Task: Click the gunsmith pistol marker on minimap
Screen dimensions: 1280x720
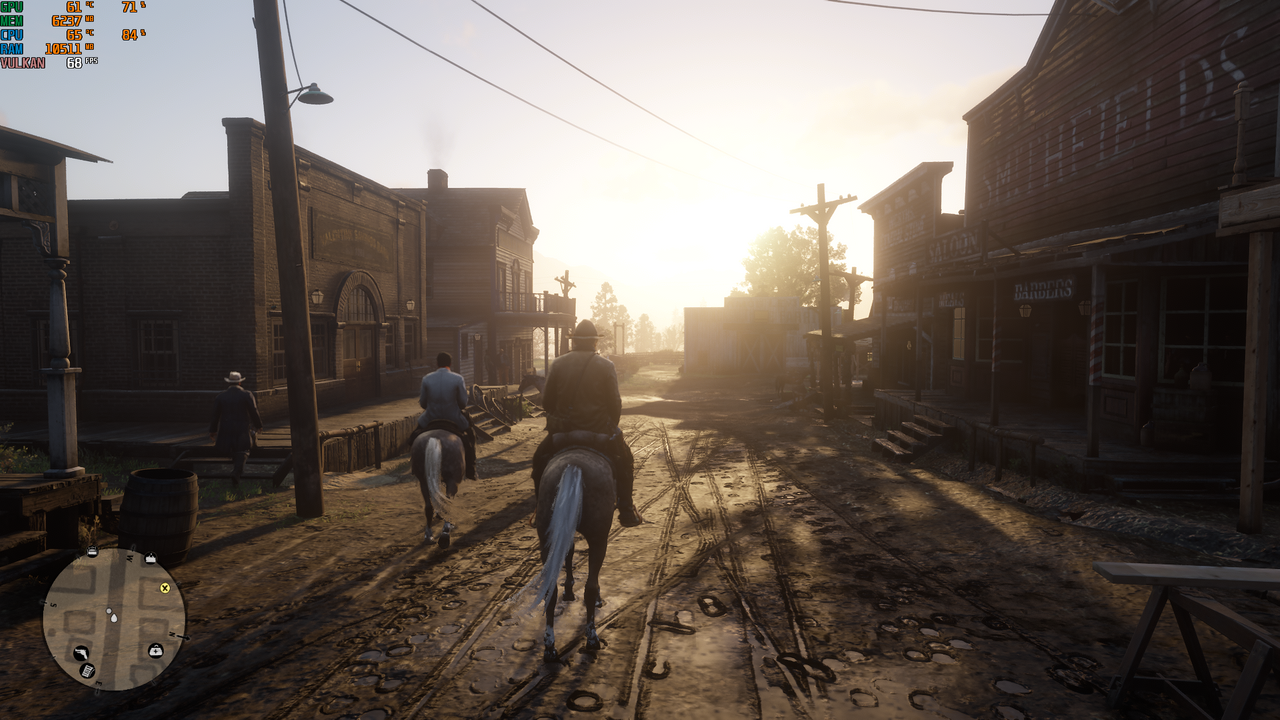Action: (80, 653)
